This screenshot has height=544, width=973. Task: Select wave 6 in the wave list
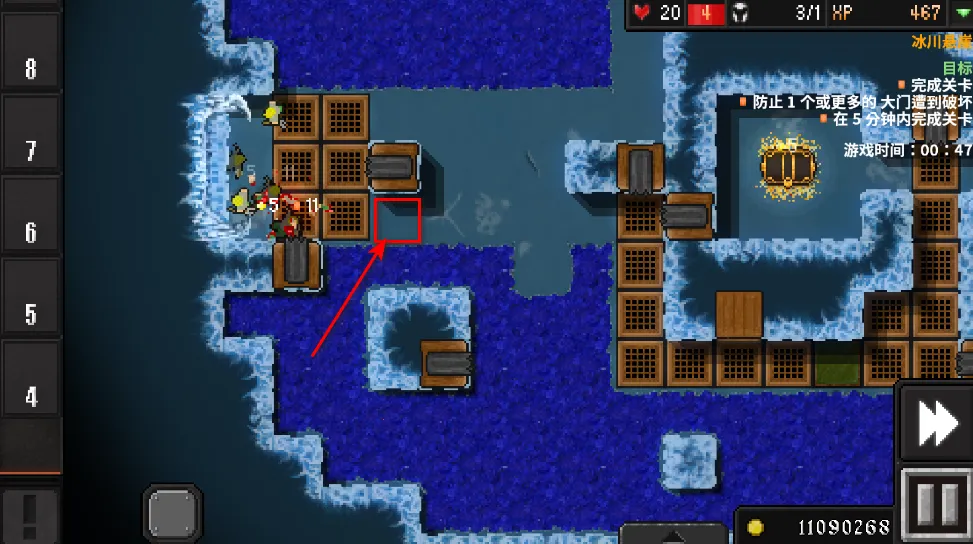tap(30, 233)
